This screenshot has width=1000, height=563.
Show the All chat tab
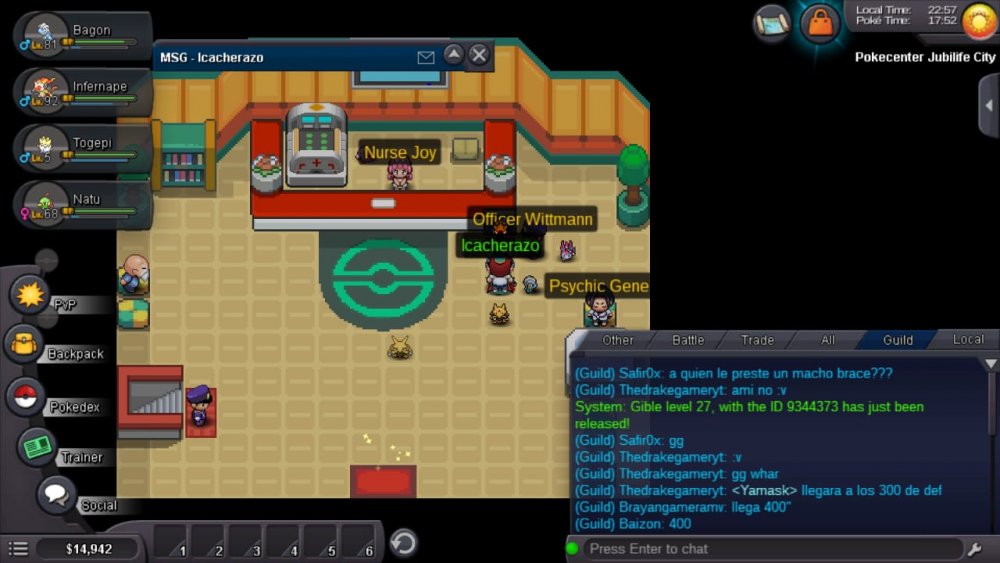(x=828, y=340)
